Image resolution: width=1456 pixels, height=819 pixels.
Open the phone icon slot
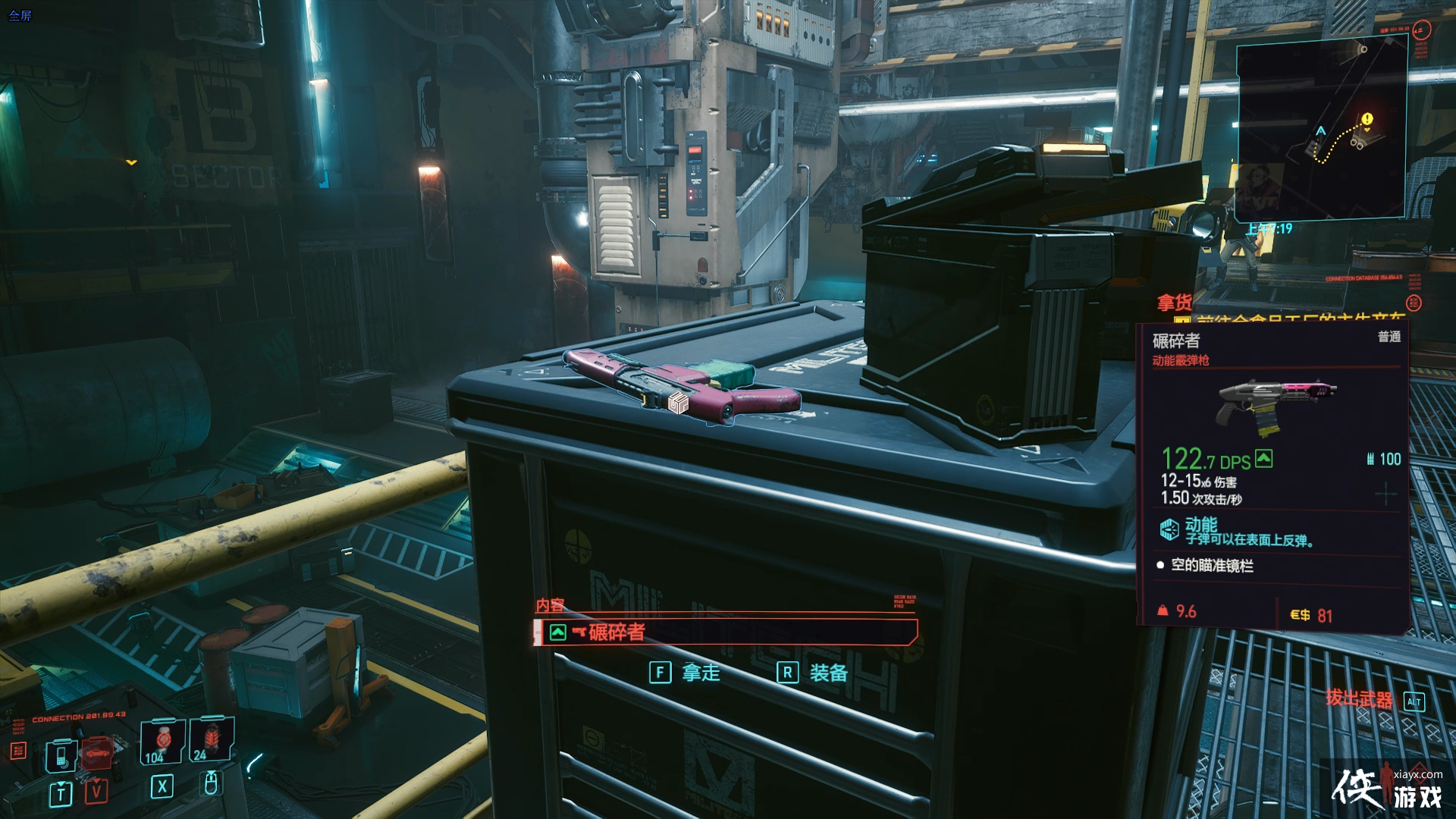61,755
